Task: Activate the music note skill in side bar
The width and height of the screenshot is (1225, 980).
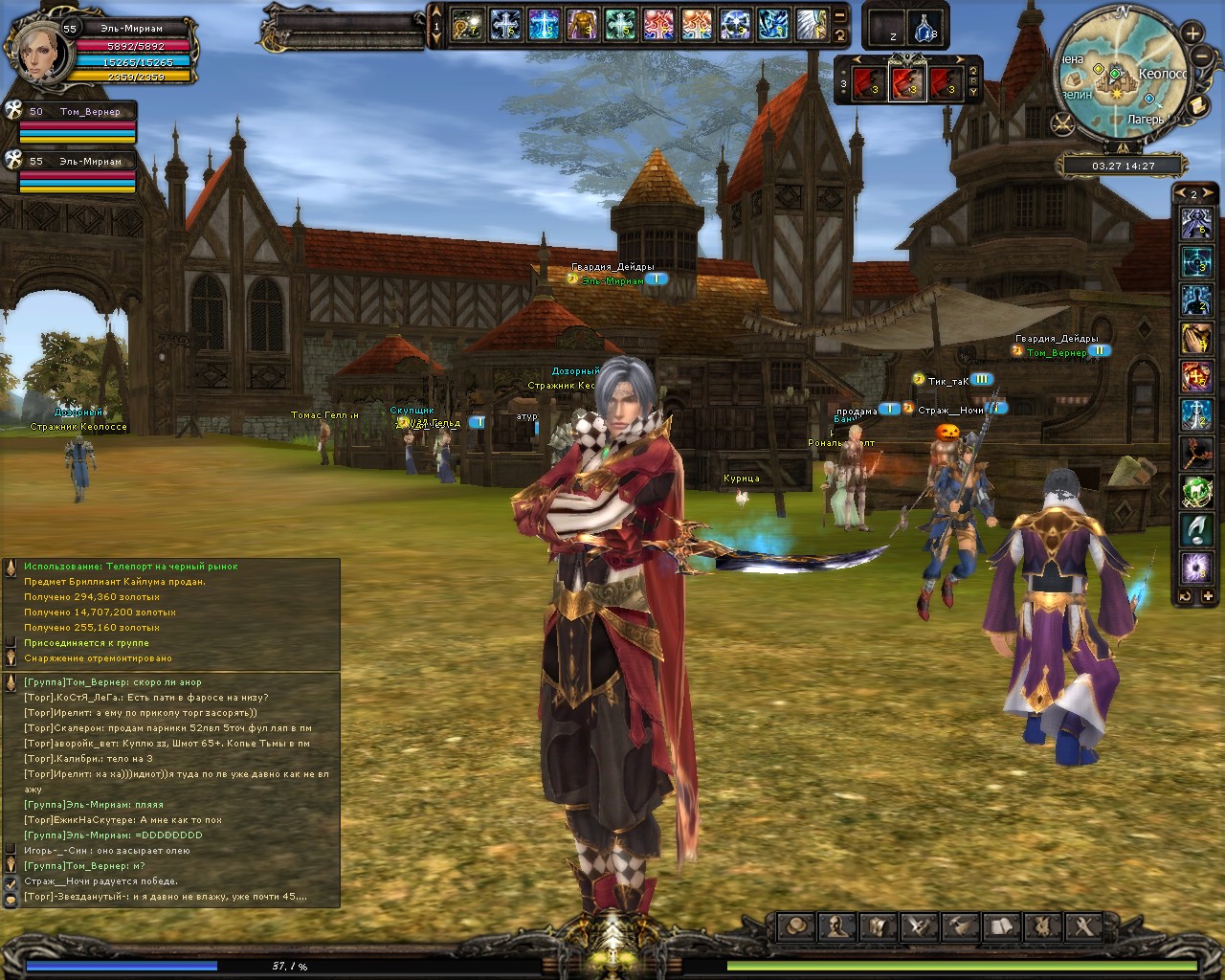Action: tap(1196, 528)
